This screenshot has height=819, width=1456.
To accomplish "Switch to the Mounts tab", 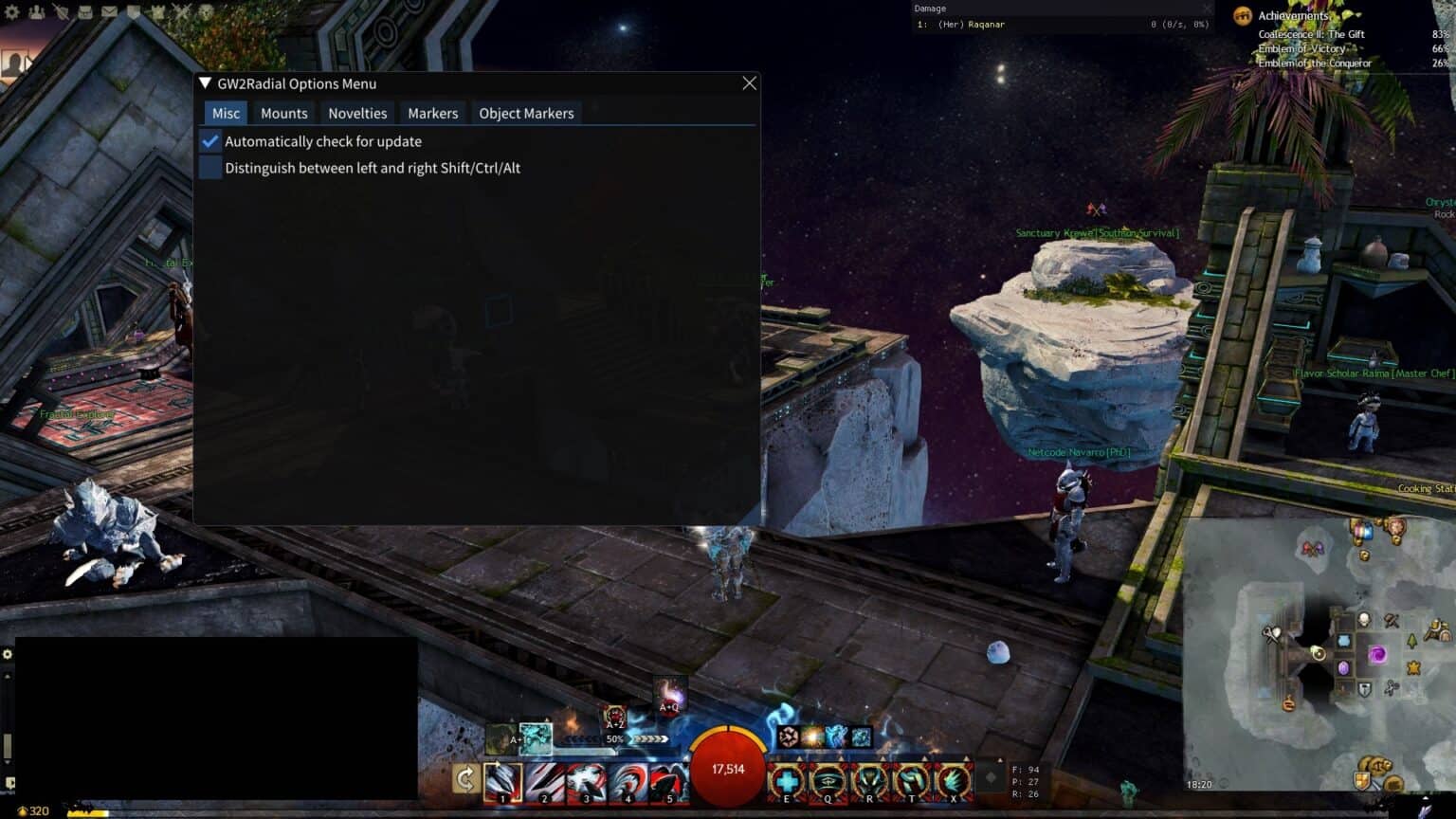I will coord(283,113).
